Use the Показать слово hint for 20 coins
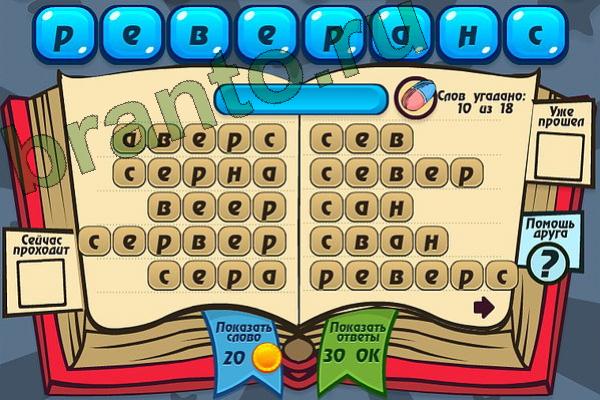This screenshot has height=400, width=600. point(240,345)
